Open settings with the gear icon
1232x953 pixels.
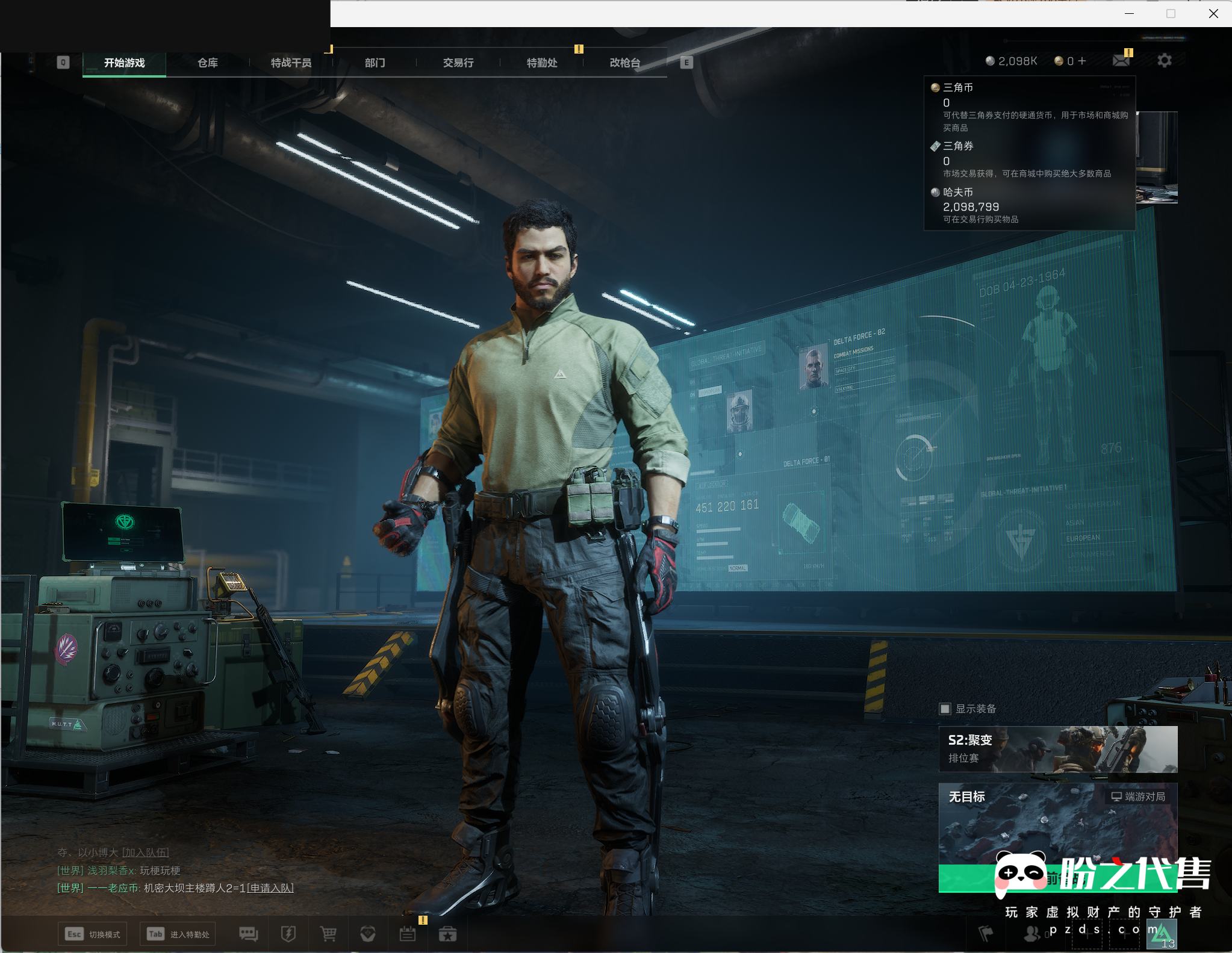pos(1165,61)
